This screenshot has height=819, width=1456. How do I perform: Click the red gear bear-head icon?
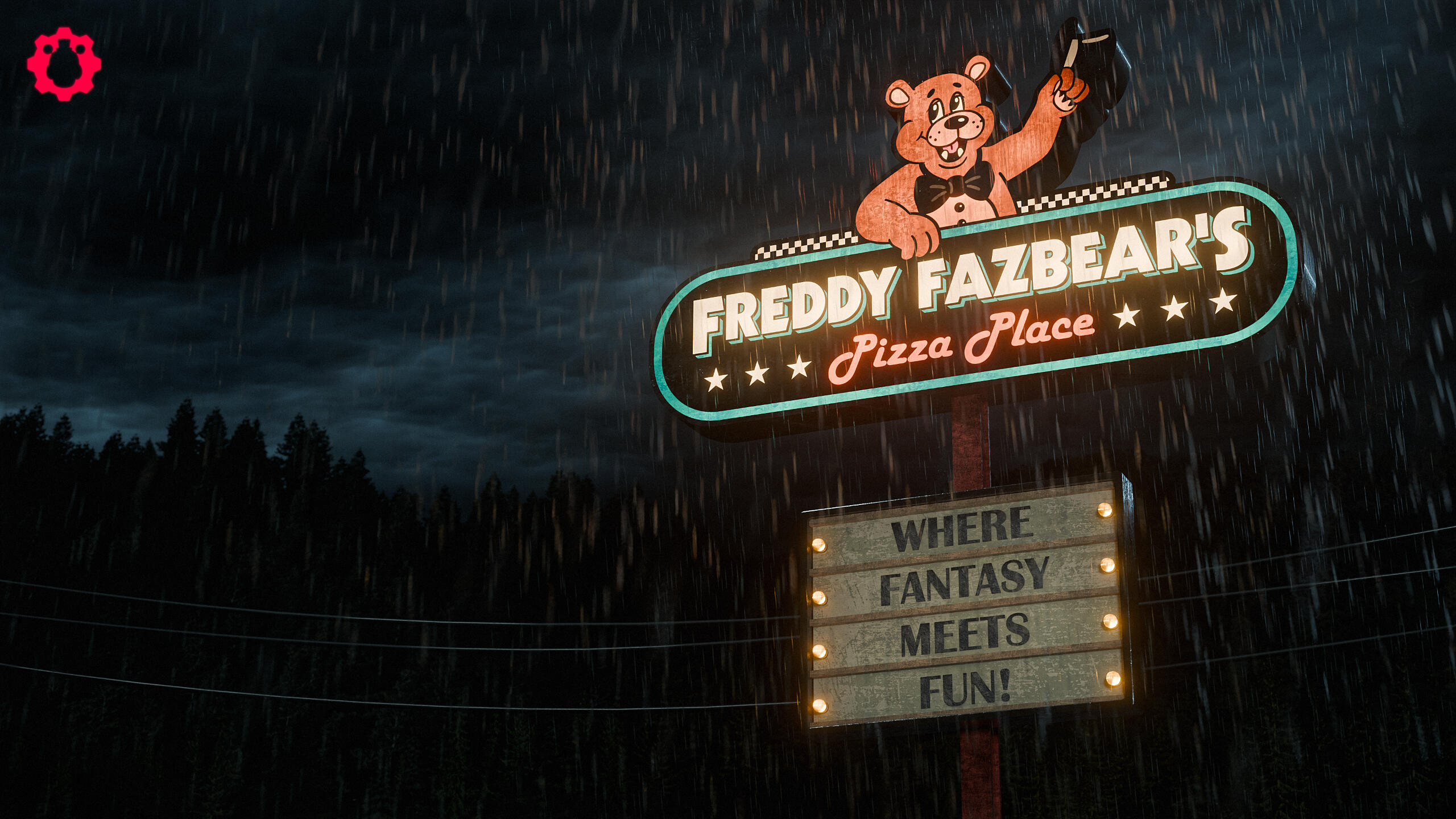point(64,64)
